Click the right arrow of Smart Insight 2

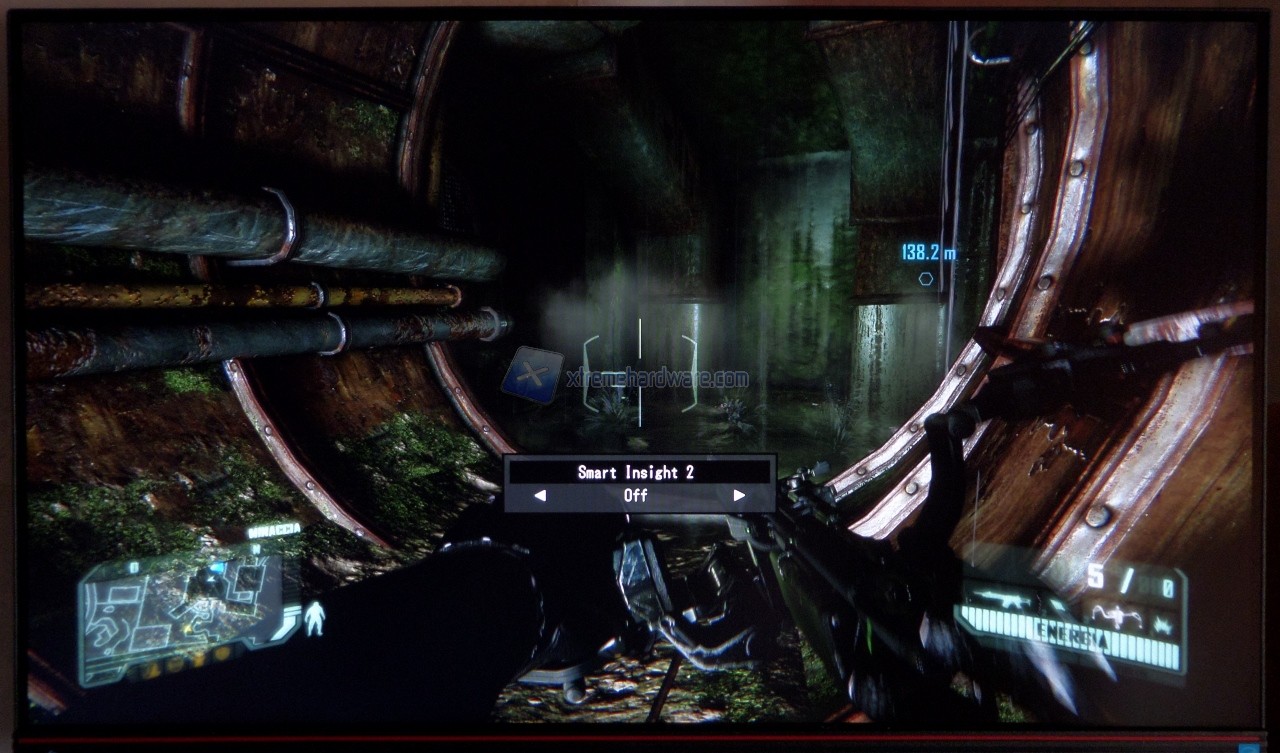coord(739,495)
